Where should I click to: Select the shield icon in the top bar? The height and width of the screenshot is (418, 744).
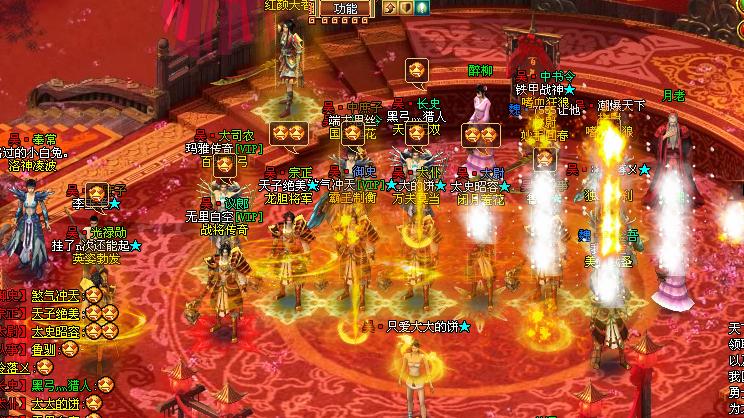point(405,8)
